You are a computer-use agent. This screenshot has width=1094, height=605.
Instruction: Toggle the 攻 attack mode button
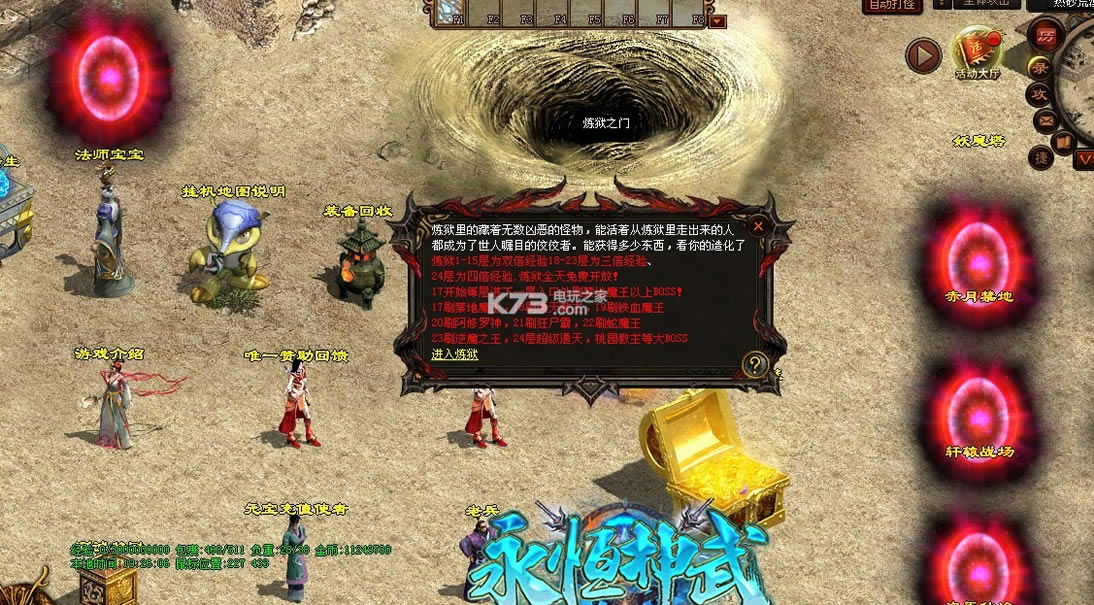tap(1040, 95)
